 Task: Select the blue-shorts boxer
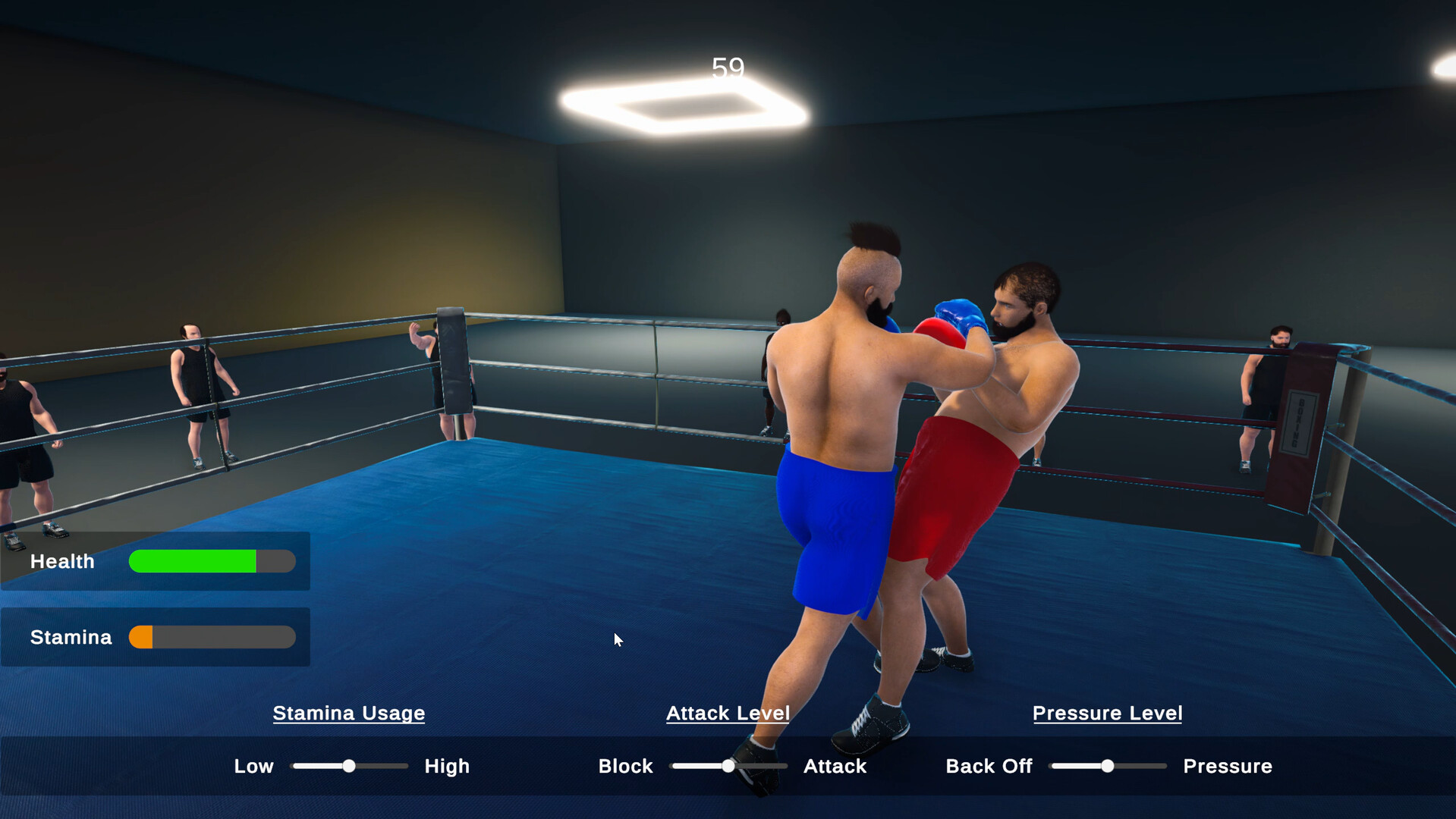[835, 493]
